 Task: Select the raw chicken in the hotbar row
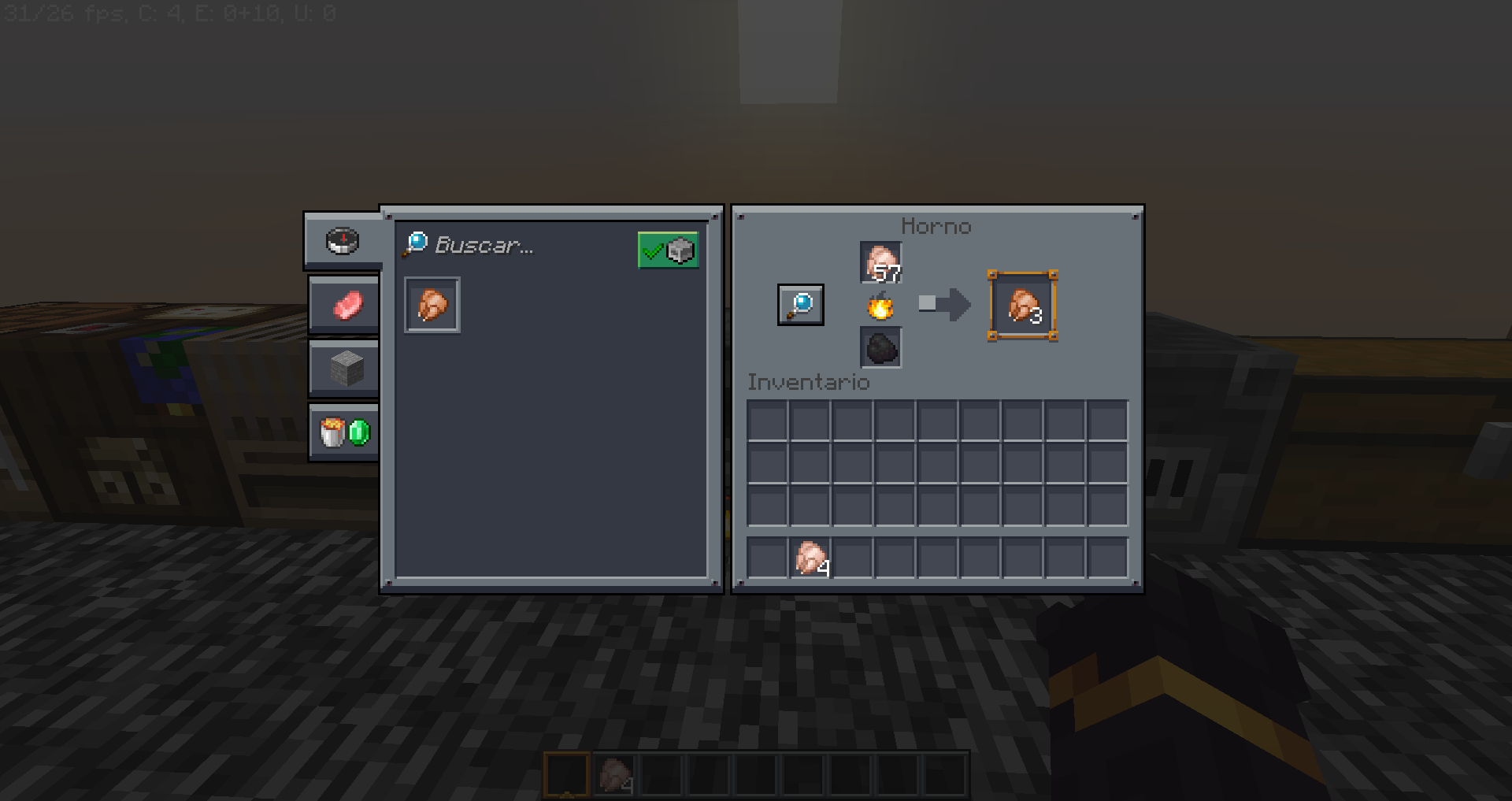(810, 558)
